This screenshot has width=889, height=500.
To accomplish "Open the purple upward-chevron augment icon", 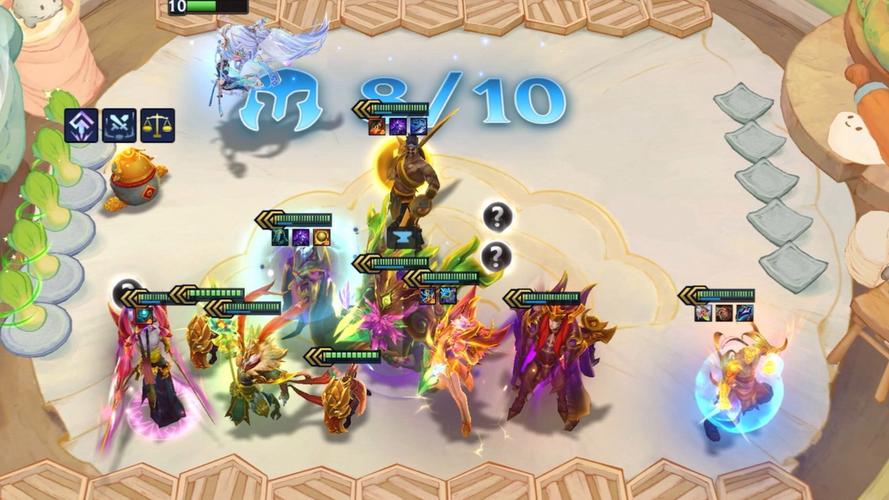I will tap(81, 125).
